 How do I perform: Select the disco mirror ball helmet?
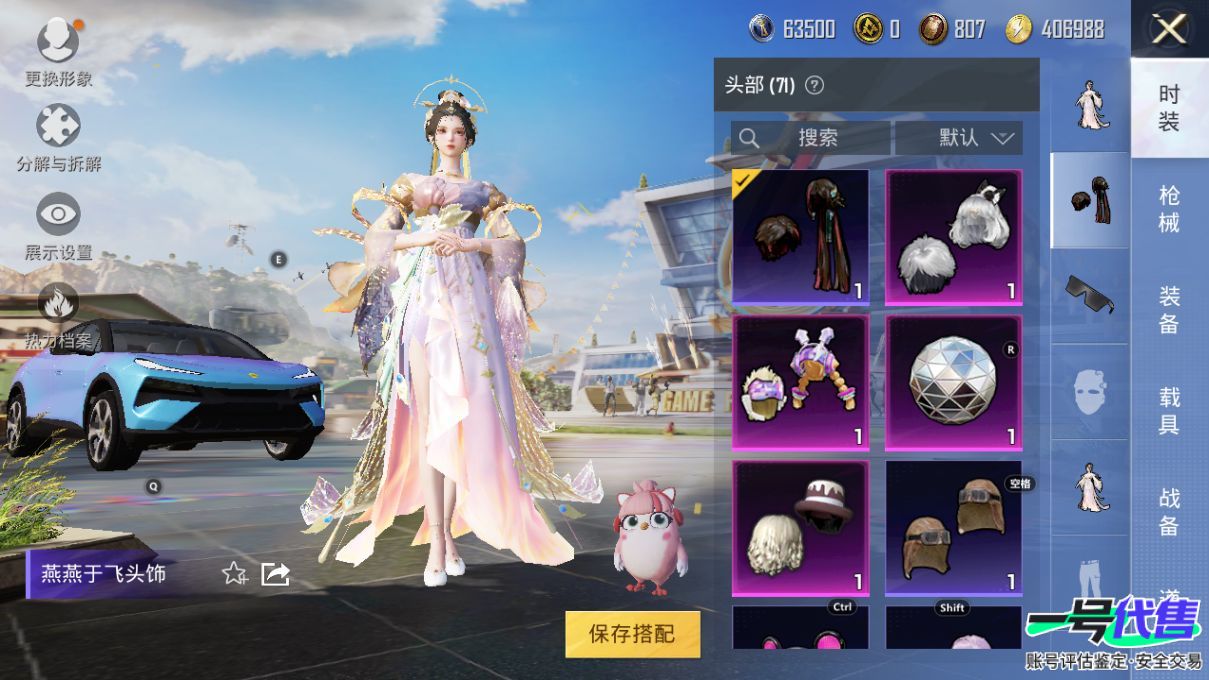pyautogui.click(x=953, y=382)
